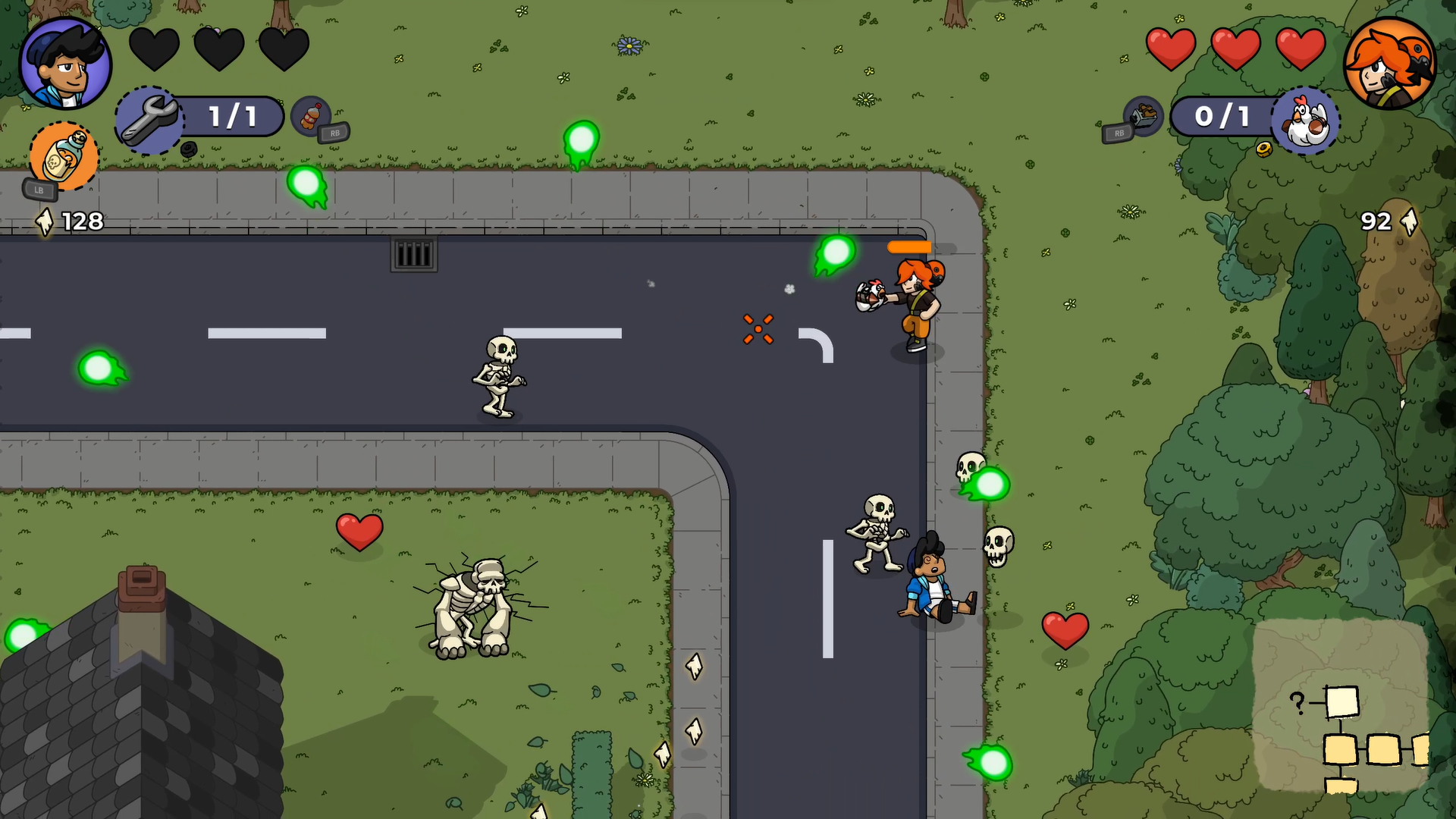The image size is (1456, 819).
Task: Open the orange-haired player portrait
Action: click(x=1392, y=64)
